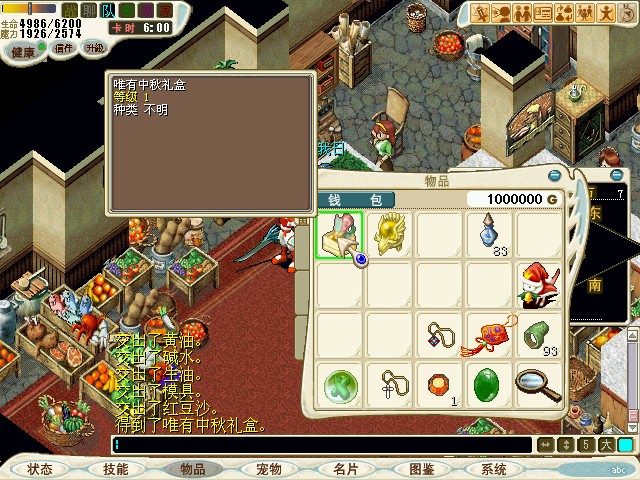Select the Mid-Autumn gift box item
Image resolution: width=640 pixels, height=480 pixels.
tap(341, 236)
